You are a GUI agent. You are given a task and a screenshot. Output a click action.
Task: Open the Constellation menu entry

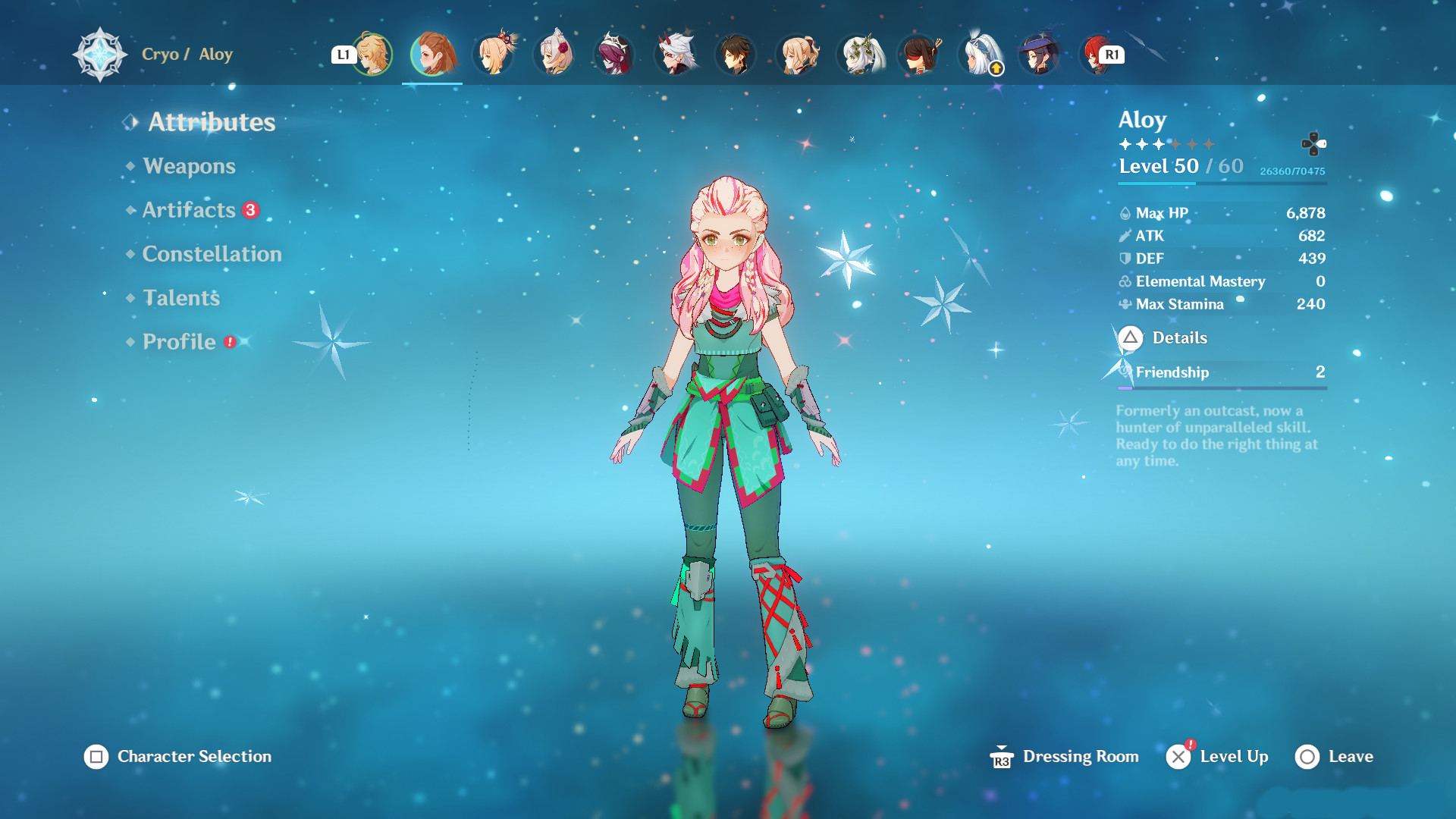[212, 254]
